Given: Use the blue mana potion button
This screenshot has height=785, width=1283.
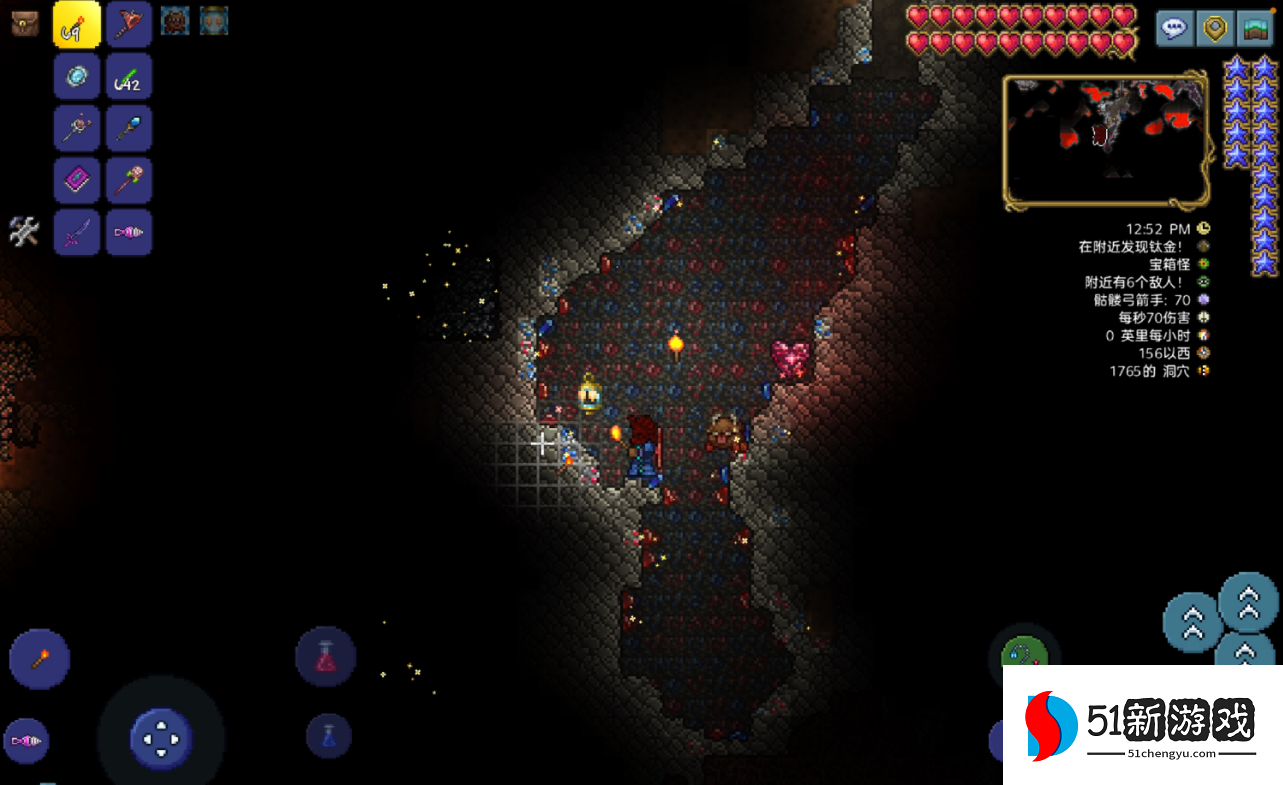Looking at the screenshot, I should [x=329, y=736].
